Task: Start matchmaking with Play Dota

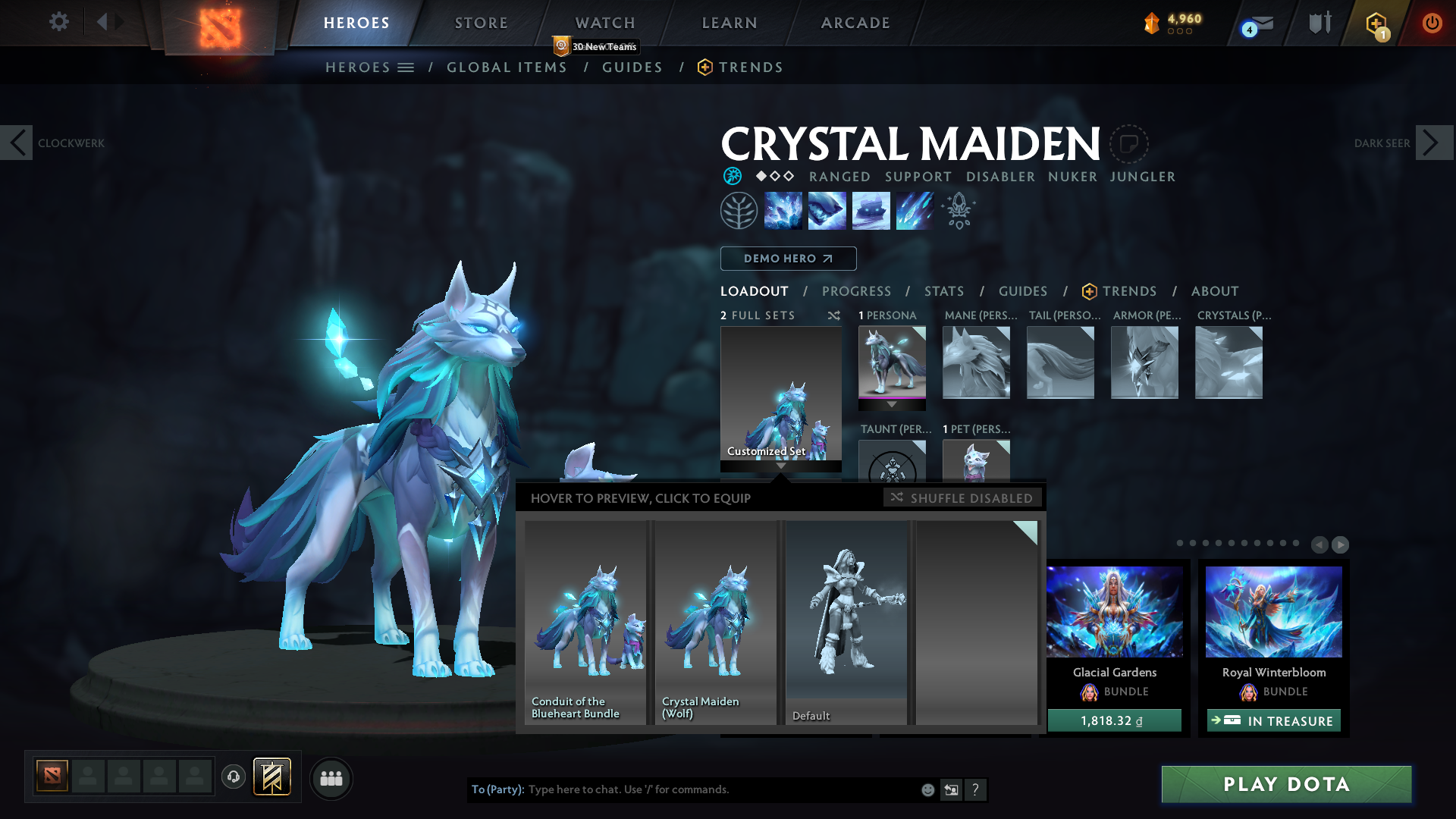Action: (1286, 784)
